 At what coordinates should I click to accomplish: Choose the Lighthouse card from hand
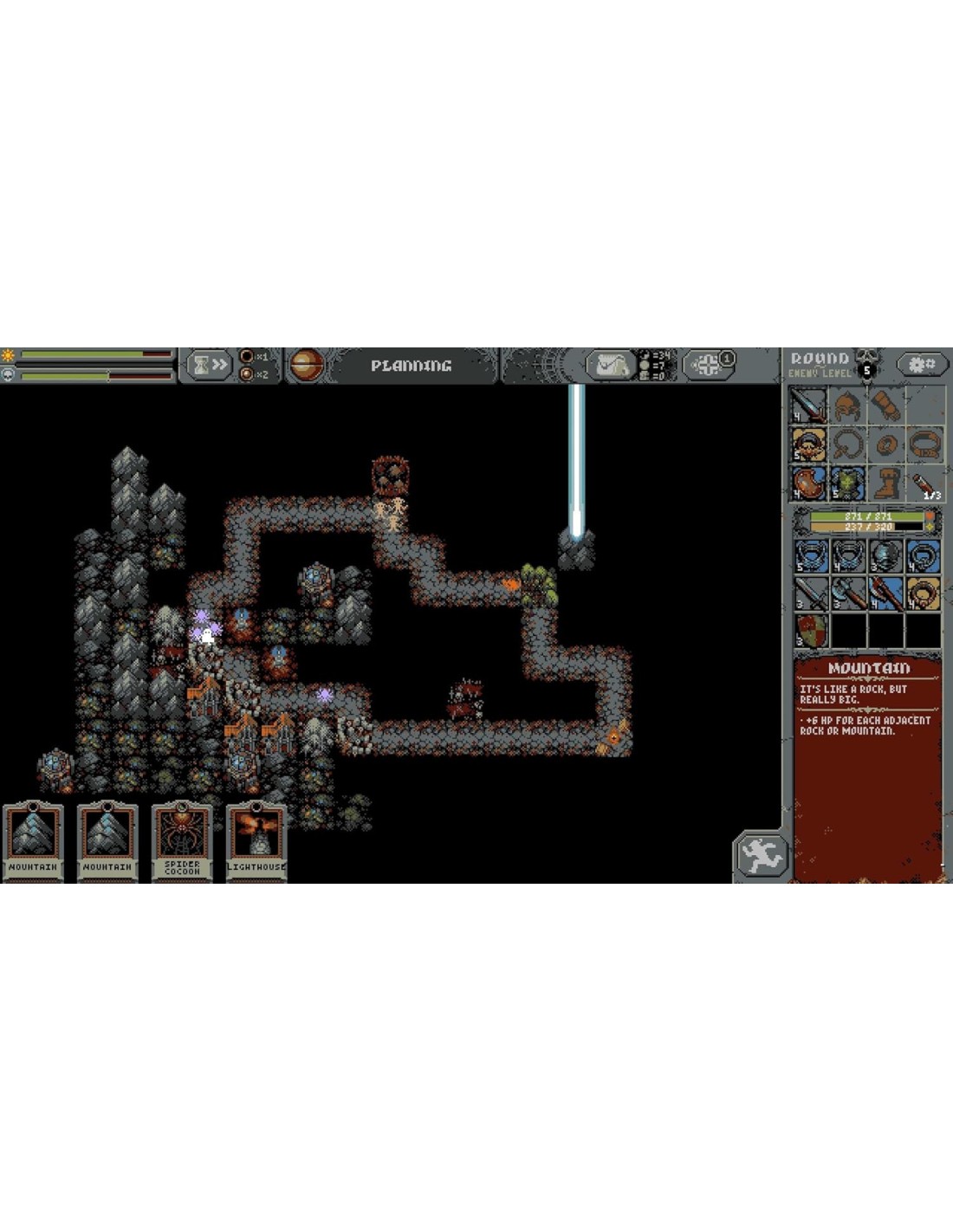(x=256, y=840)
